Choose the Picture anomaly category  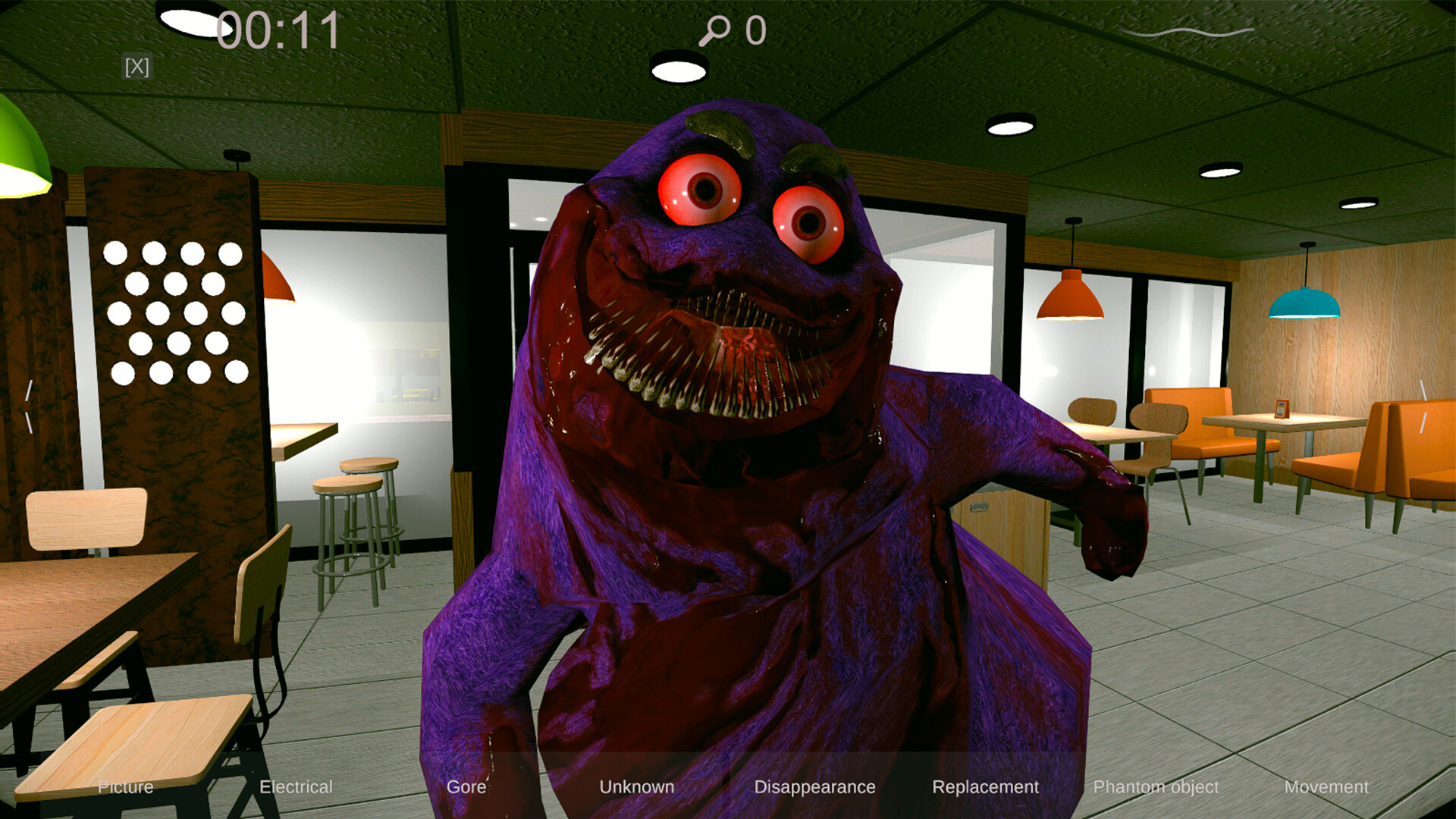coord(126,786)
